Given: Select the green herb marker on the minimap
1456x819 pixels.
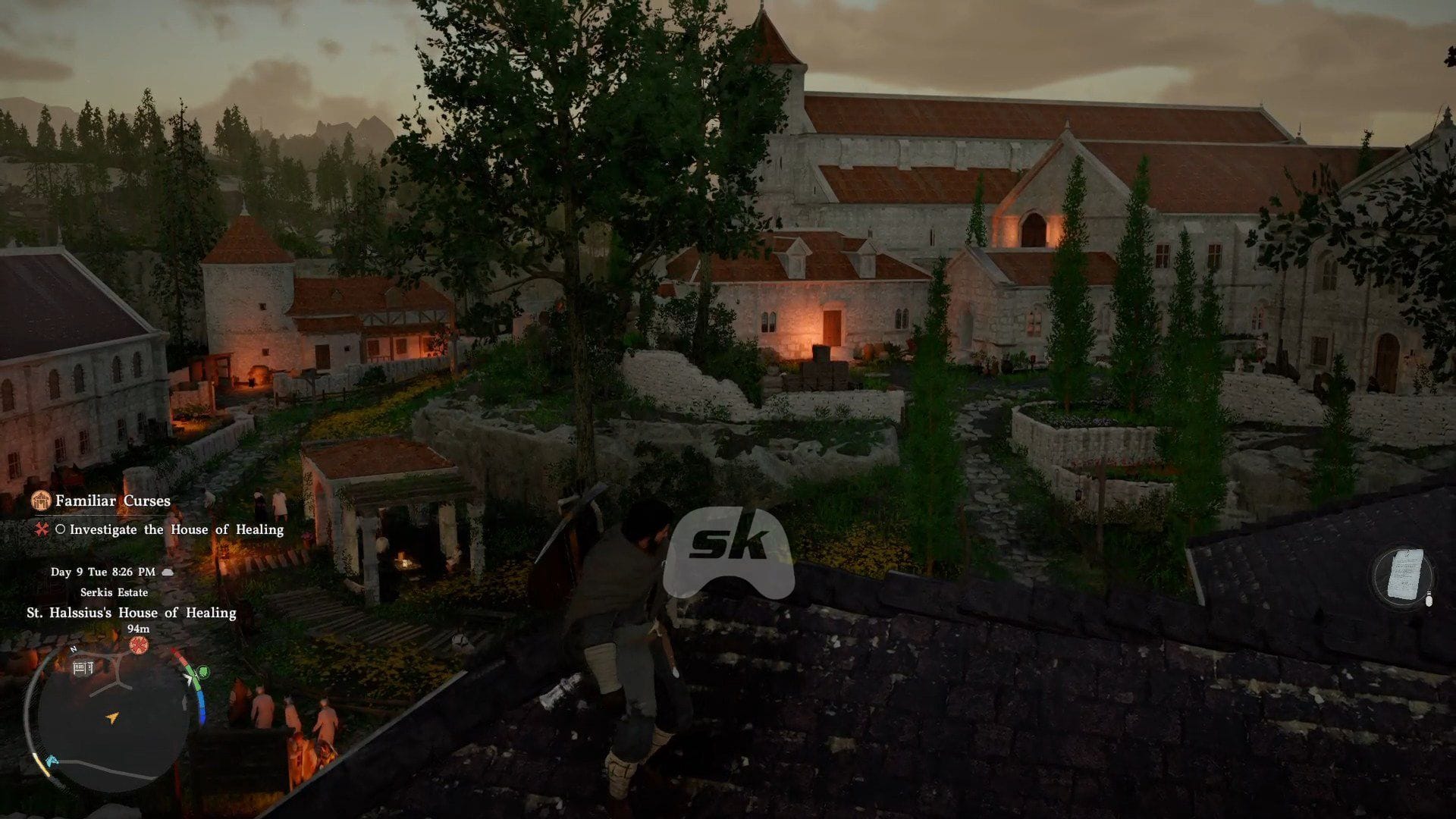Looking at the screenshot, I should point(202,672).
